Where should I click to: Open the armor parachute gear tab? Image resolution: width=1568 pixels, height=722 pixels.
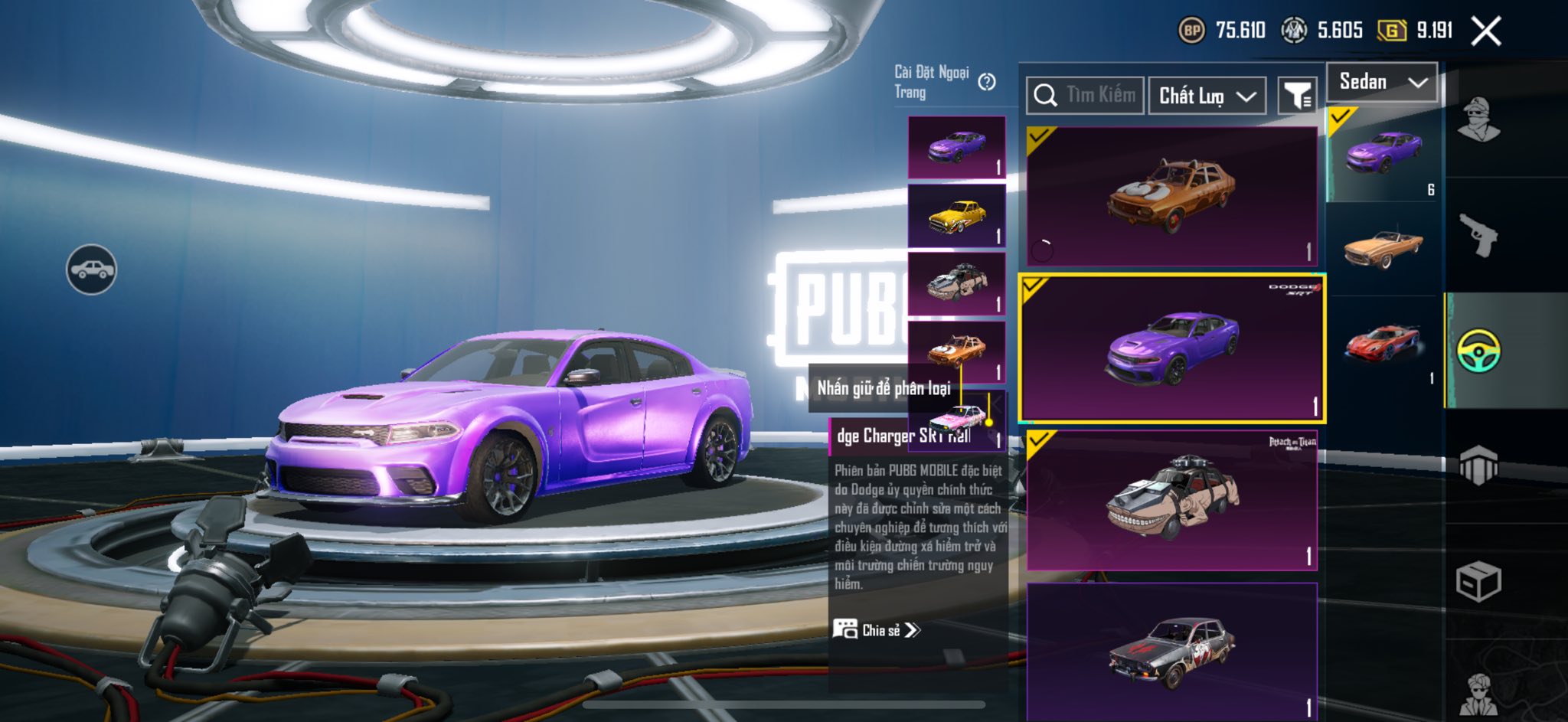tap(1478, 465)
